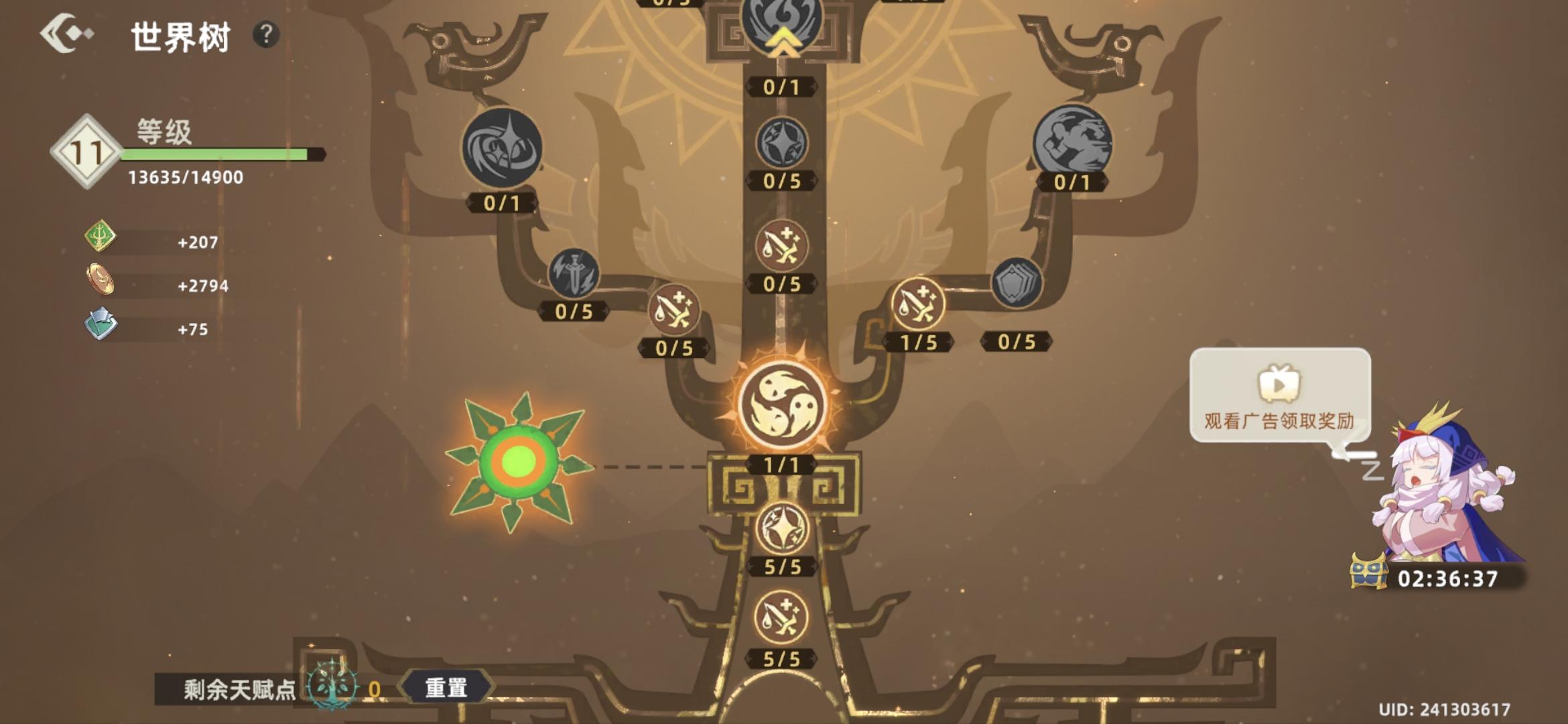Click the level 11 experience progress bar
This screenshot has height=724, width=1568.
point(214,154)
